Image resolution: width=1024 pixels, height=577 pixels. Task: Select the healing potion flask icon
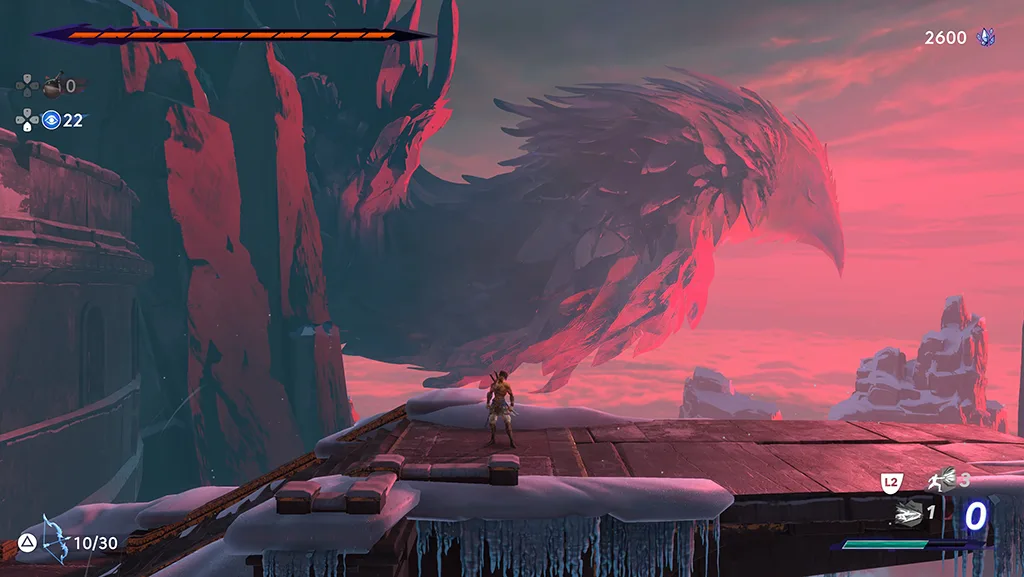(51, 86)
